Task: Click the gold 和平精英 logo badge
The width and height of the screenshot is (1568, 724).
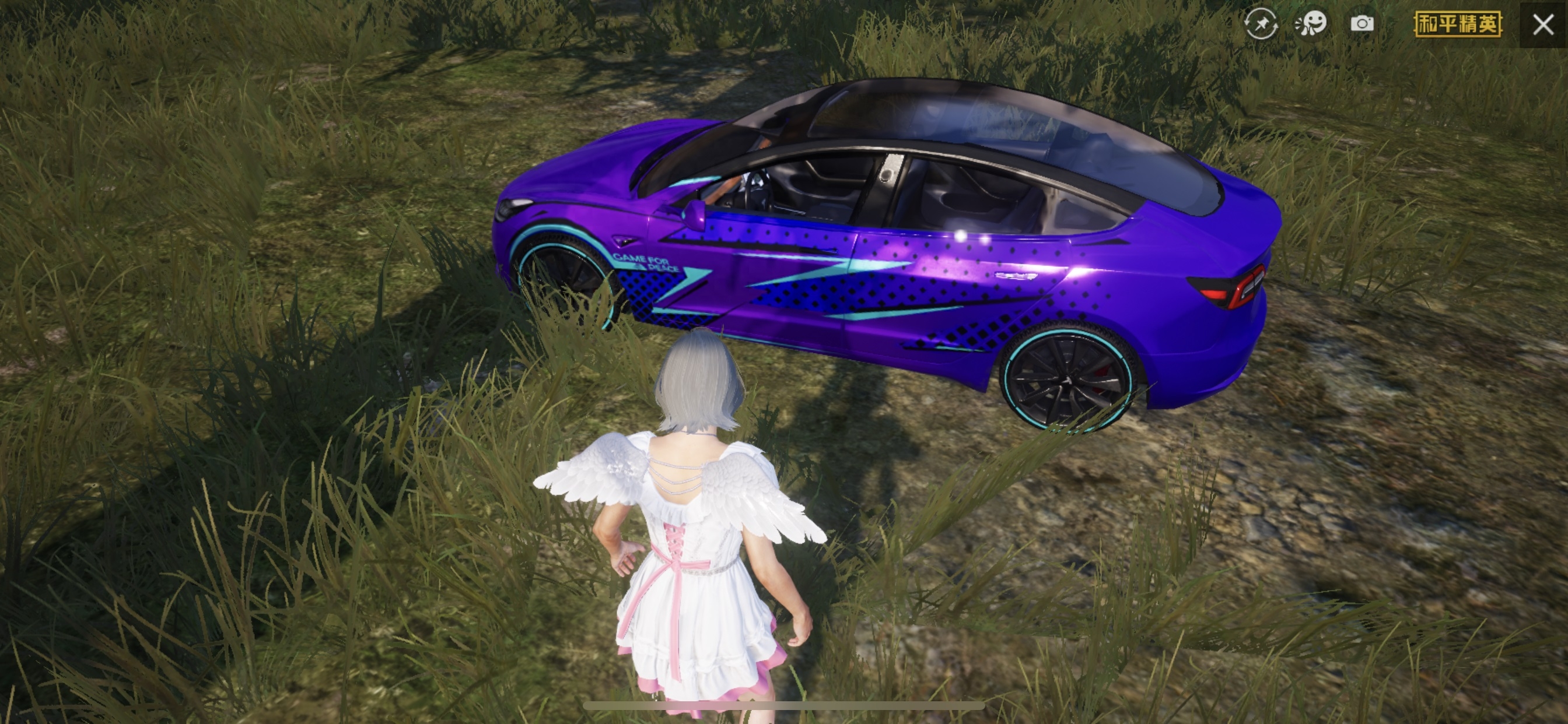Action: 1458,24
